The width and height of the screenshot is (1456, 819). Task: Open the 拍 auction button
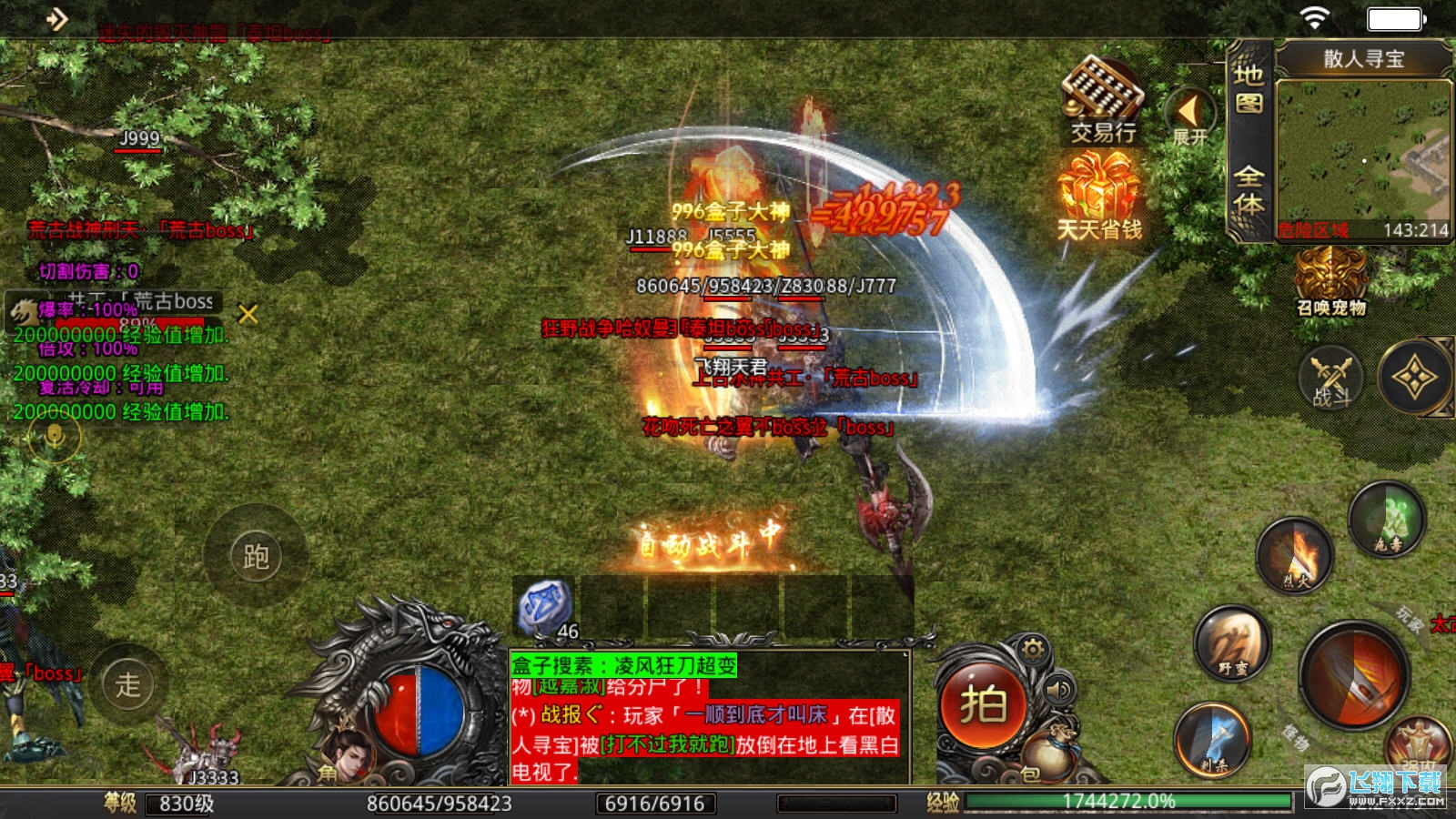pyautogui.click(x=983, y=705)
